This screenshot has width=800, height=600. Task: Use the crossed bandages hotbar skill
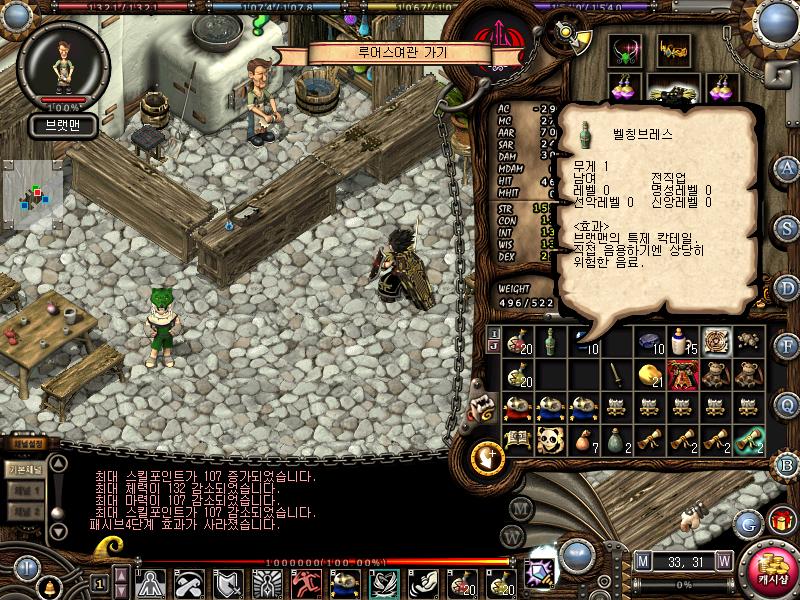pyautogui.click(x=187, y=582)
